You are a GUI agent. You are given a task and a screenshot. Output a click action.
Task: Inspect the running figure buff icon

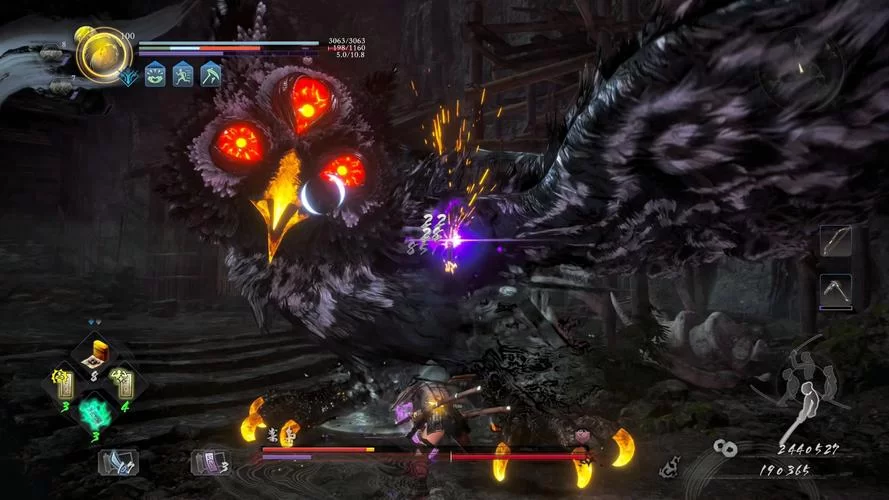tap(182, 74)
